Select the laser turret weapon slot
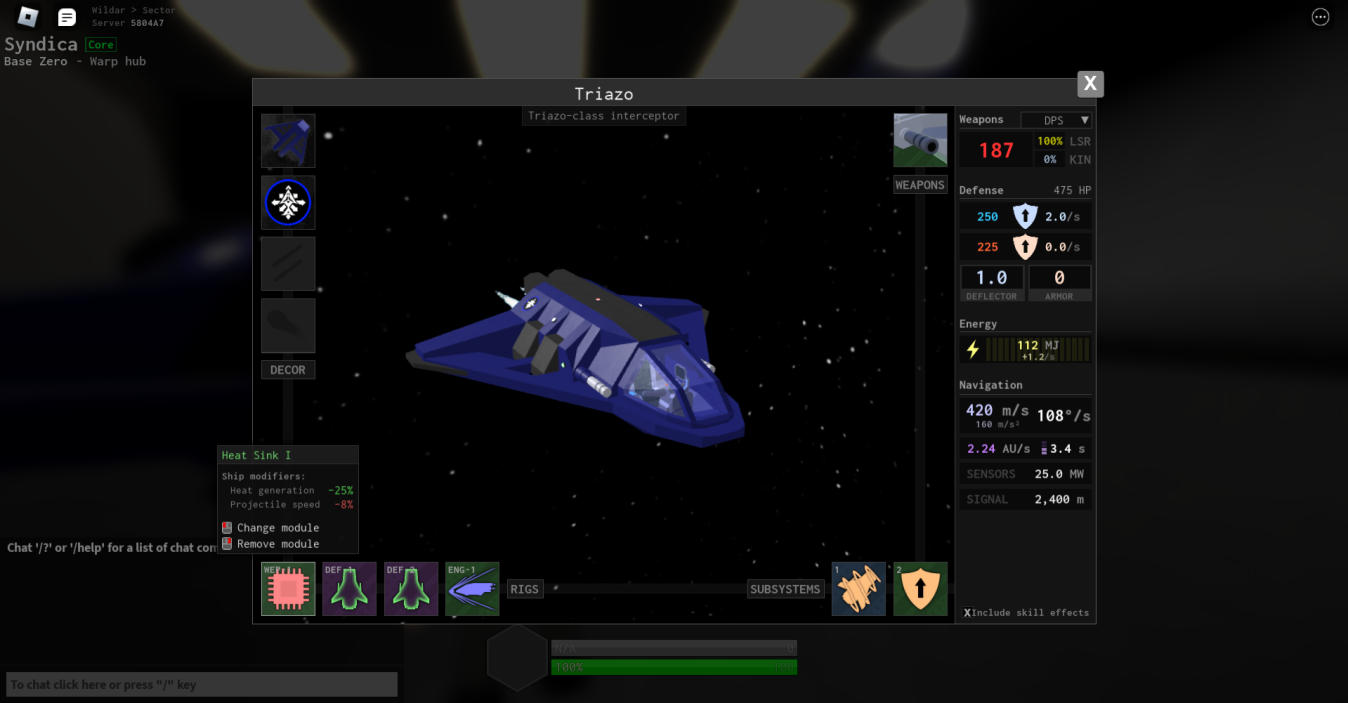Viewport: 1348px width, 703px height. 920,140
